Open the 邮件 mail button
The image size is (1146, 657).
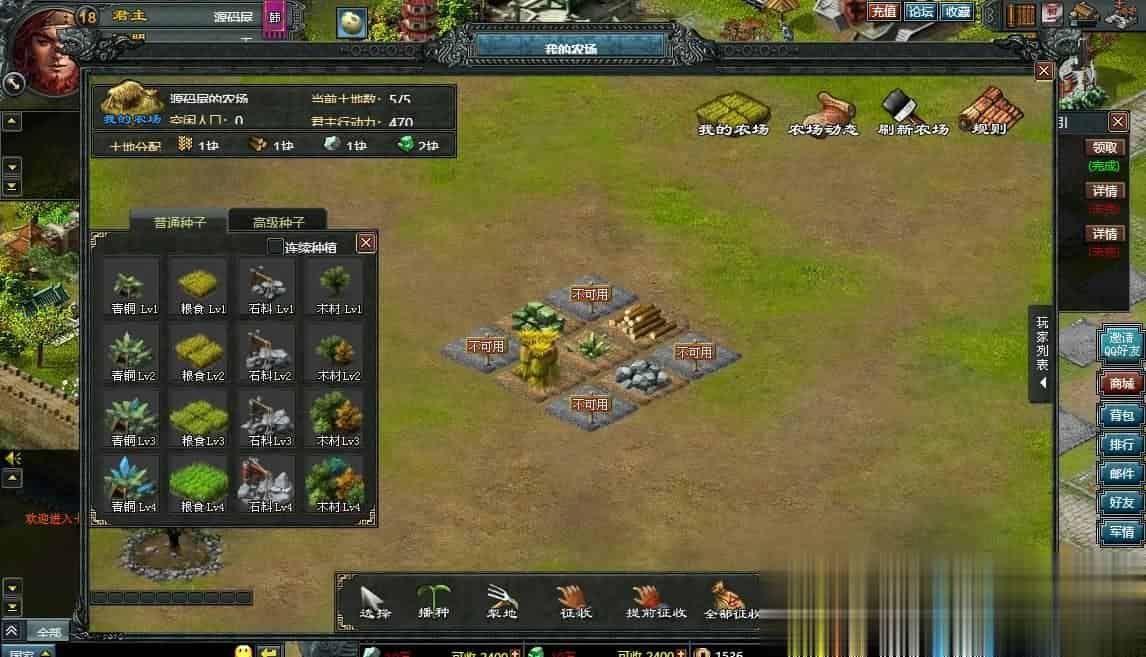(x=1121, y=473)
